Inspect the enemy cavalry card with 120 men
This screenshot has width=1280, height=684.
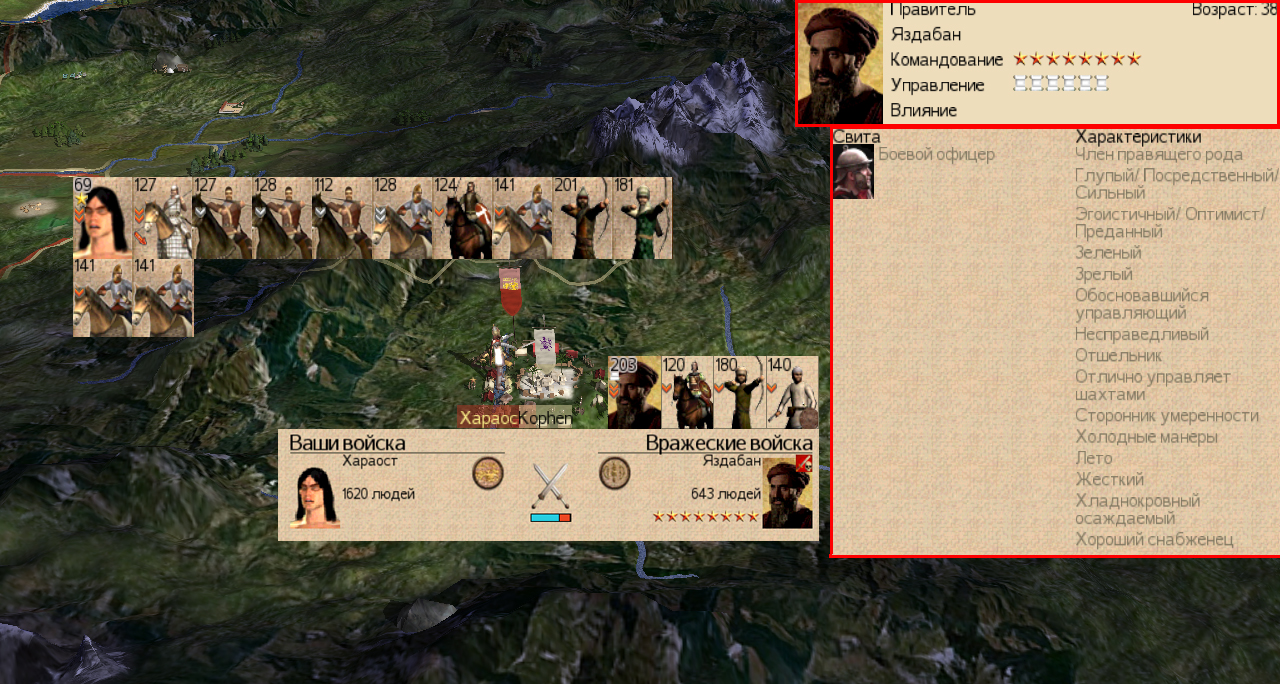687,392
